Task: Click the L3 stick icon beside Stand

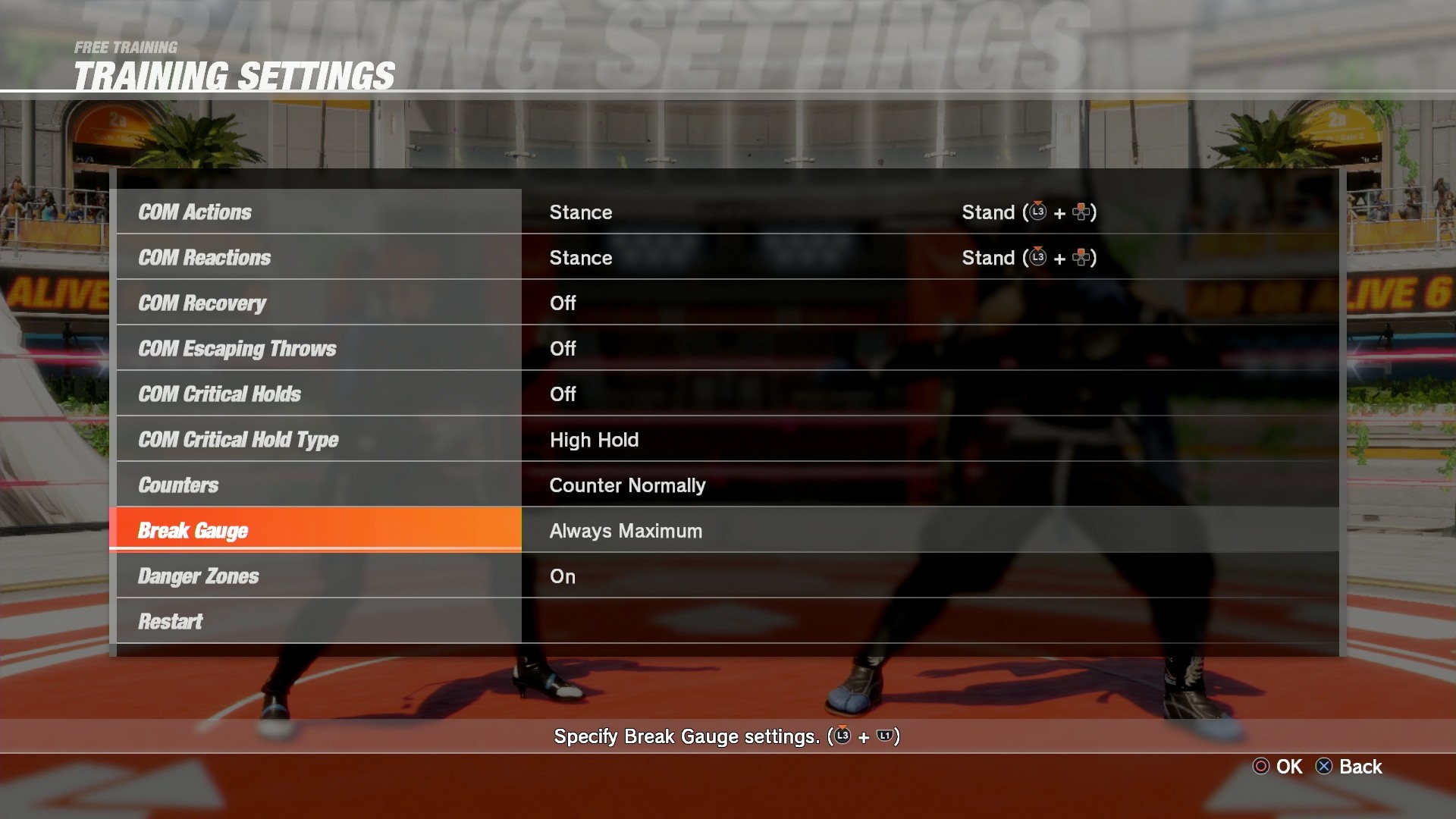Action: point(1038,213)
